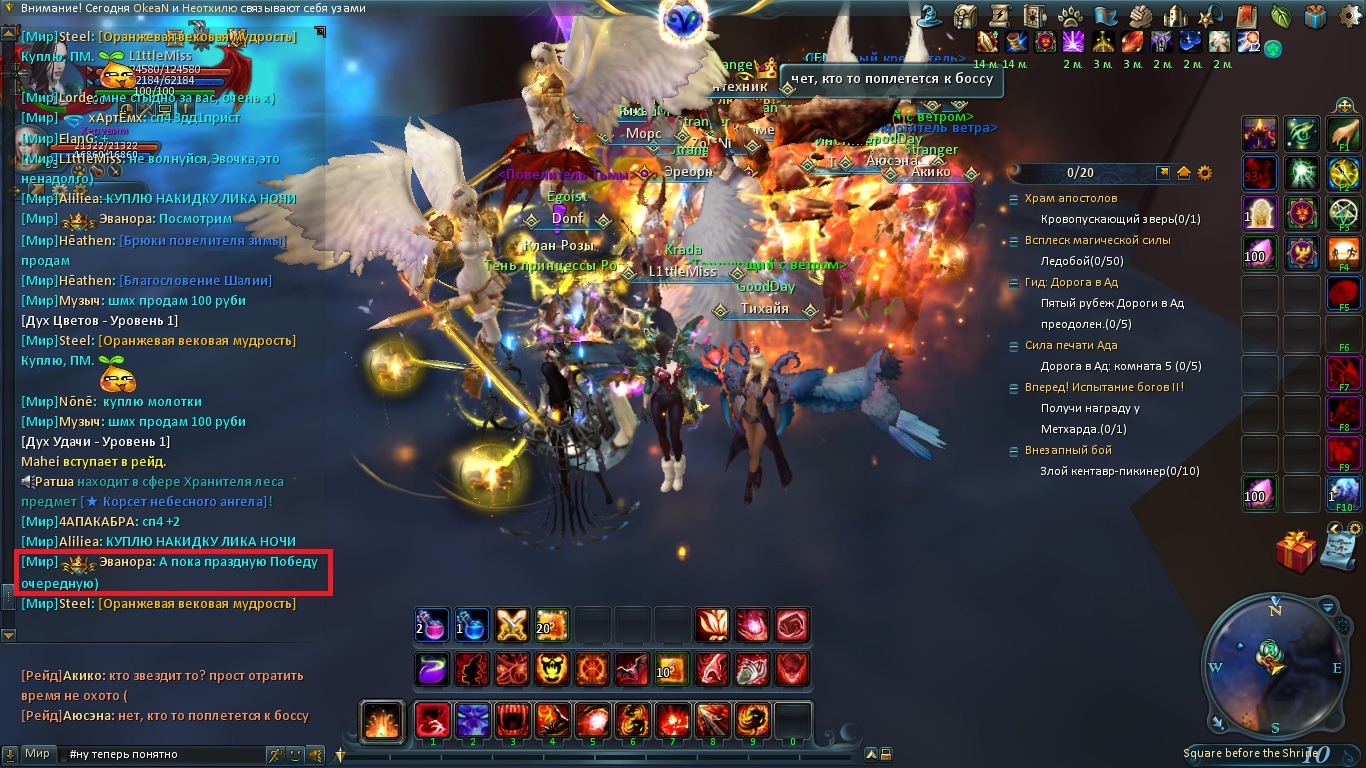Use the blue mana potion slot

(x=472, y=625)
